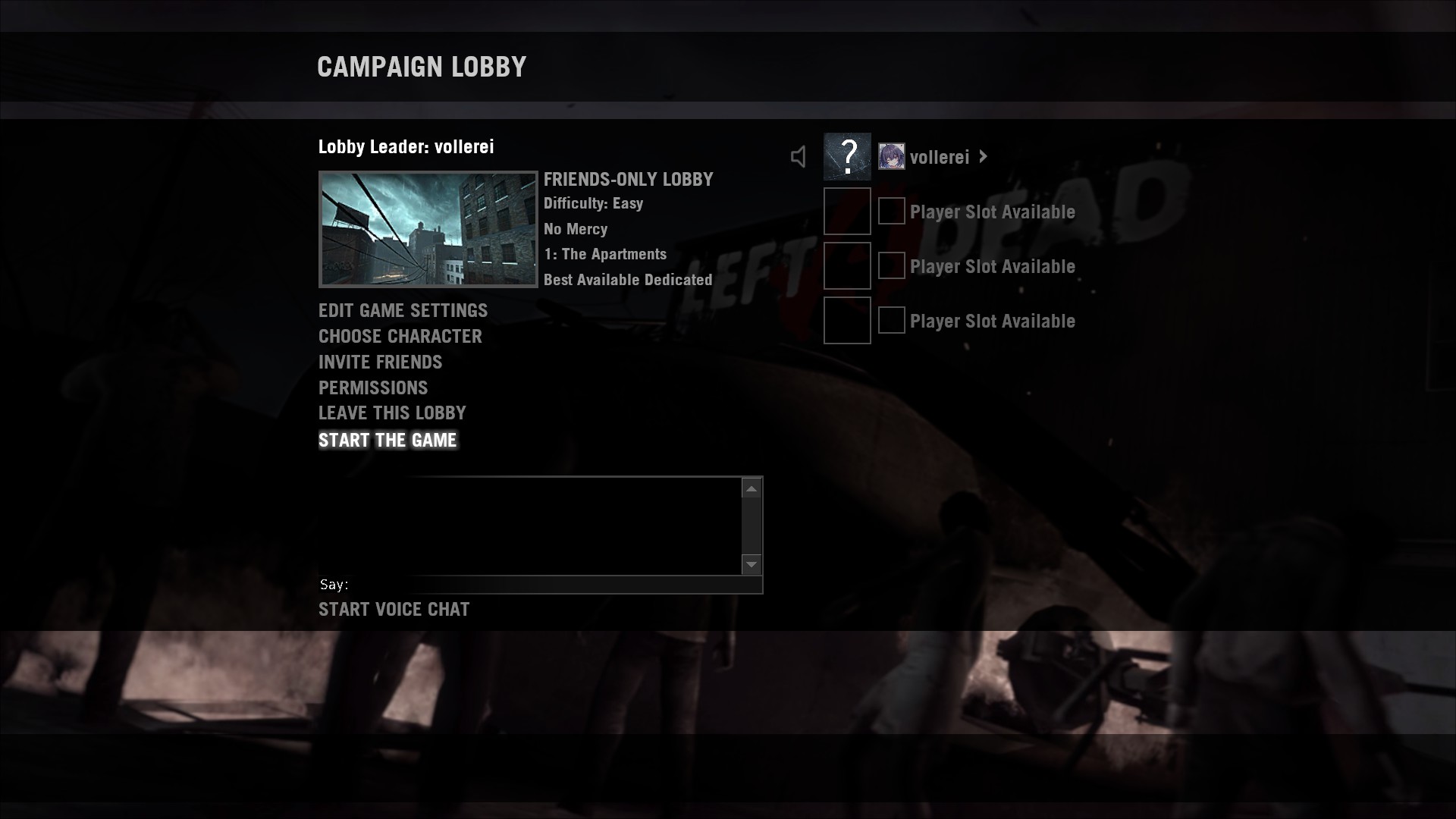Viewport: 1456px width, 819px height.
Task: Toggle the speaker mute icon
Action: 799,157
